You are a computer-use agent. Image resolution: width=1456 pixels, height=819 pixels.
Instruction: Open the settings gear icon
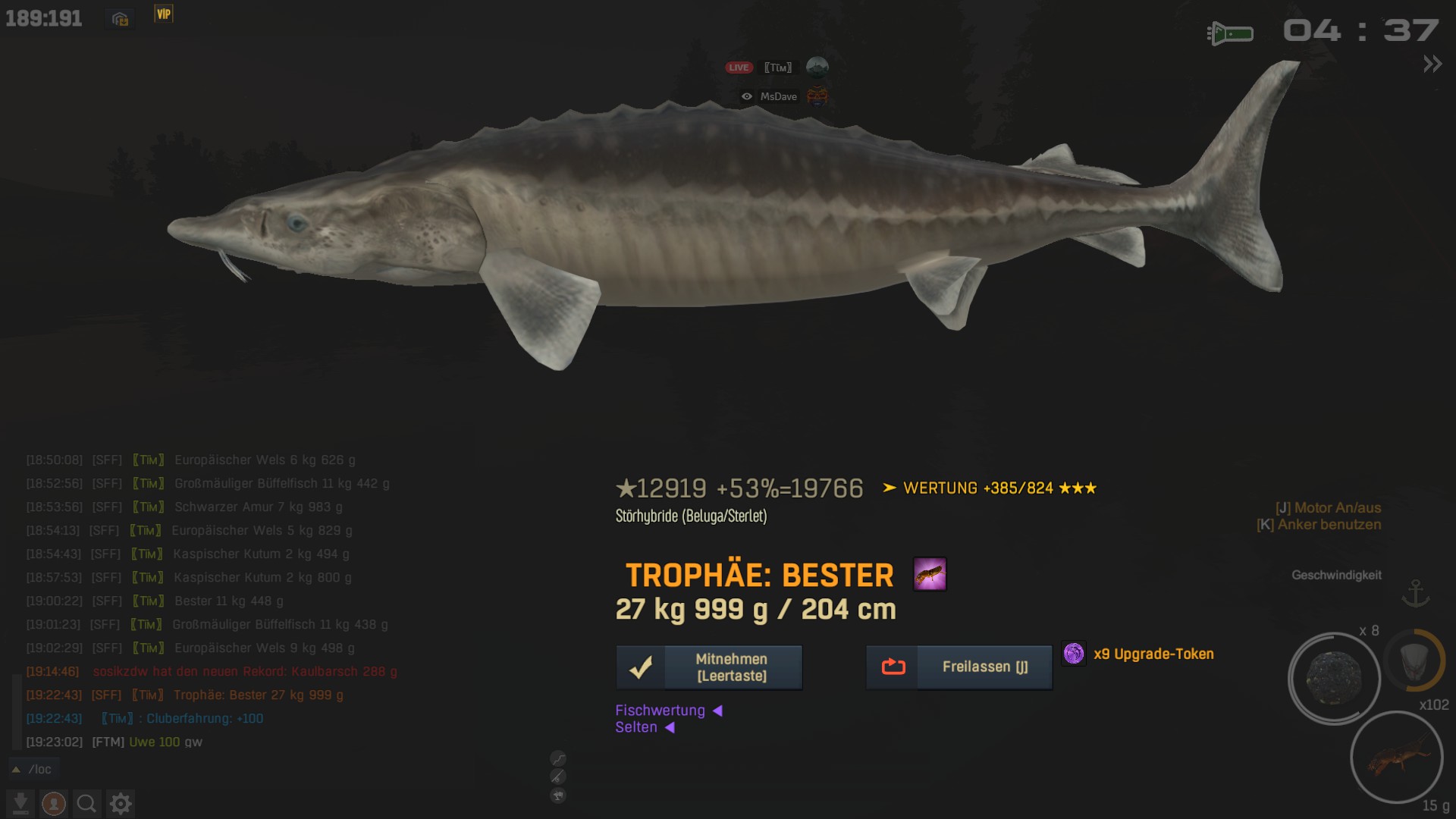[x=121, y=803]
